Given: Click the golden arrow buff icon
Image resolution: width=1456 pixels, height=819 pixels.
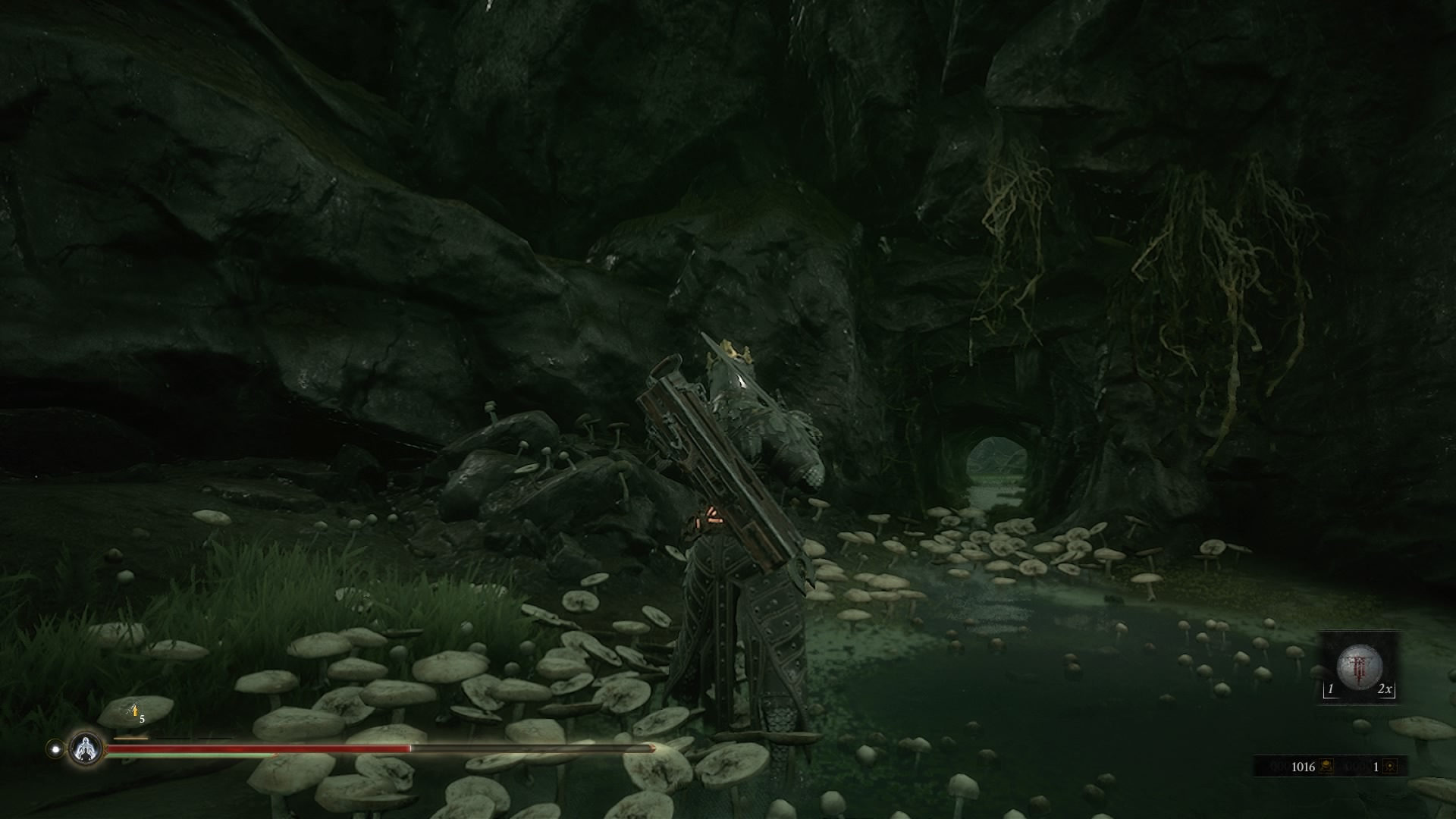Looking at the screenshot, I should (x=134, y=711).
